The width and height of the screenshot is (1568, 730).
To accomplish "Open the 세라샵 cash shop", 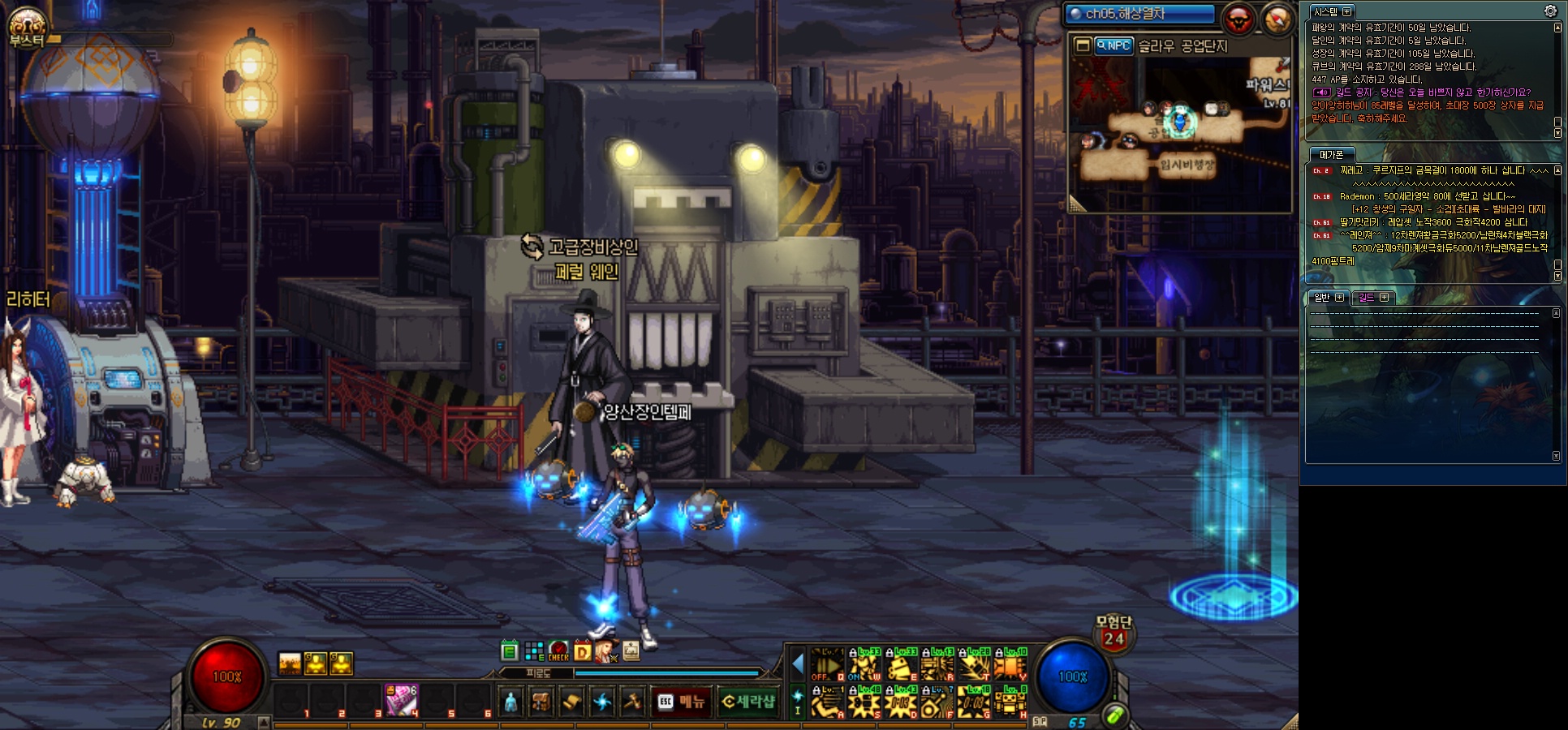I will click(747, 702).
